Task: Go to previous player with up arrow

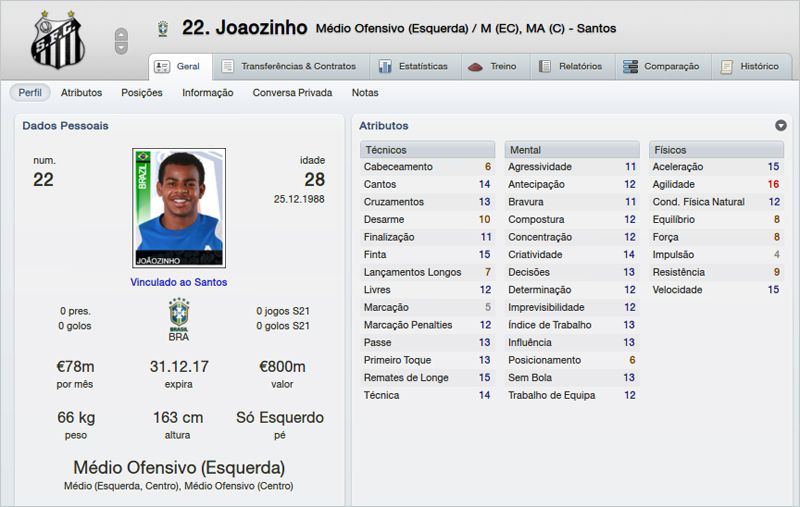Action: pyautogui.click(x=121, y=34)
